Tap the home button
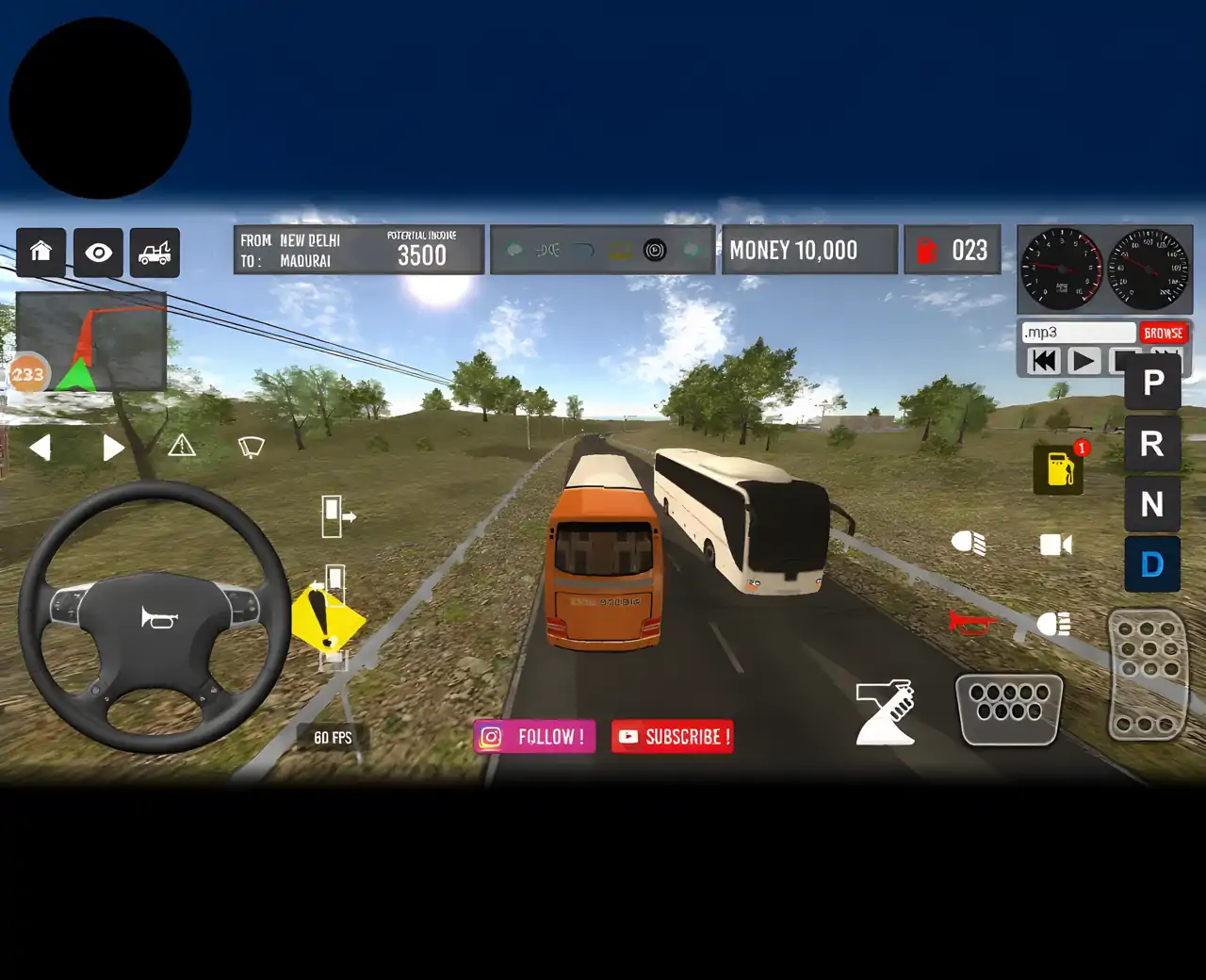Screen dimensions: 1206x980 [41, 252]
